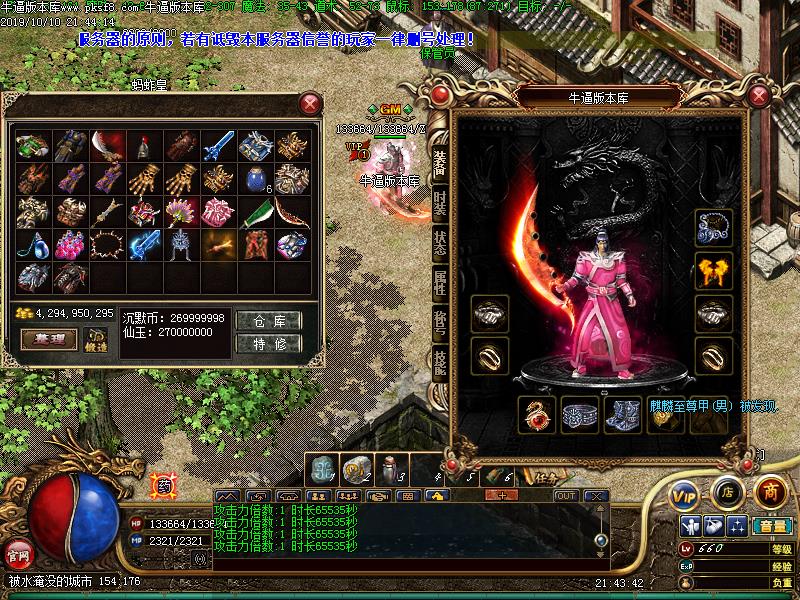Close the inventory bag window

311,103
